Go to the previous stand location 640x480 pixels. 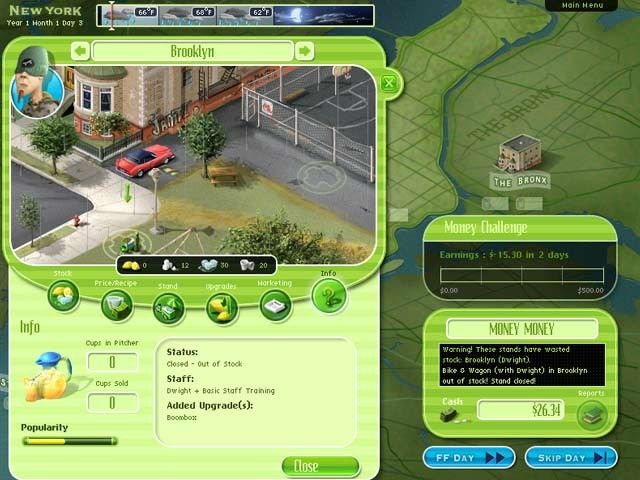(x=79, y=51)
